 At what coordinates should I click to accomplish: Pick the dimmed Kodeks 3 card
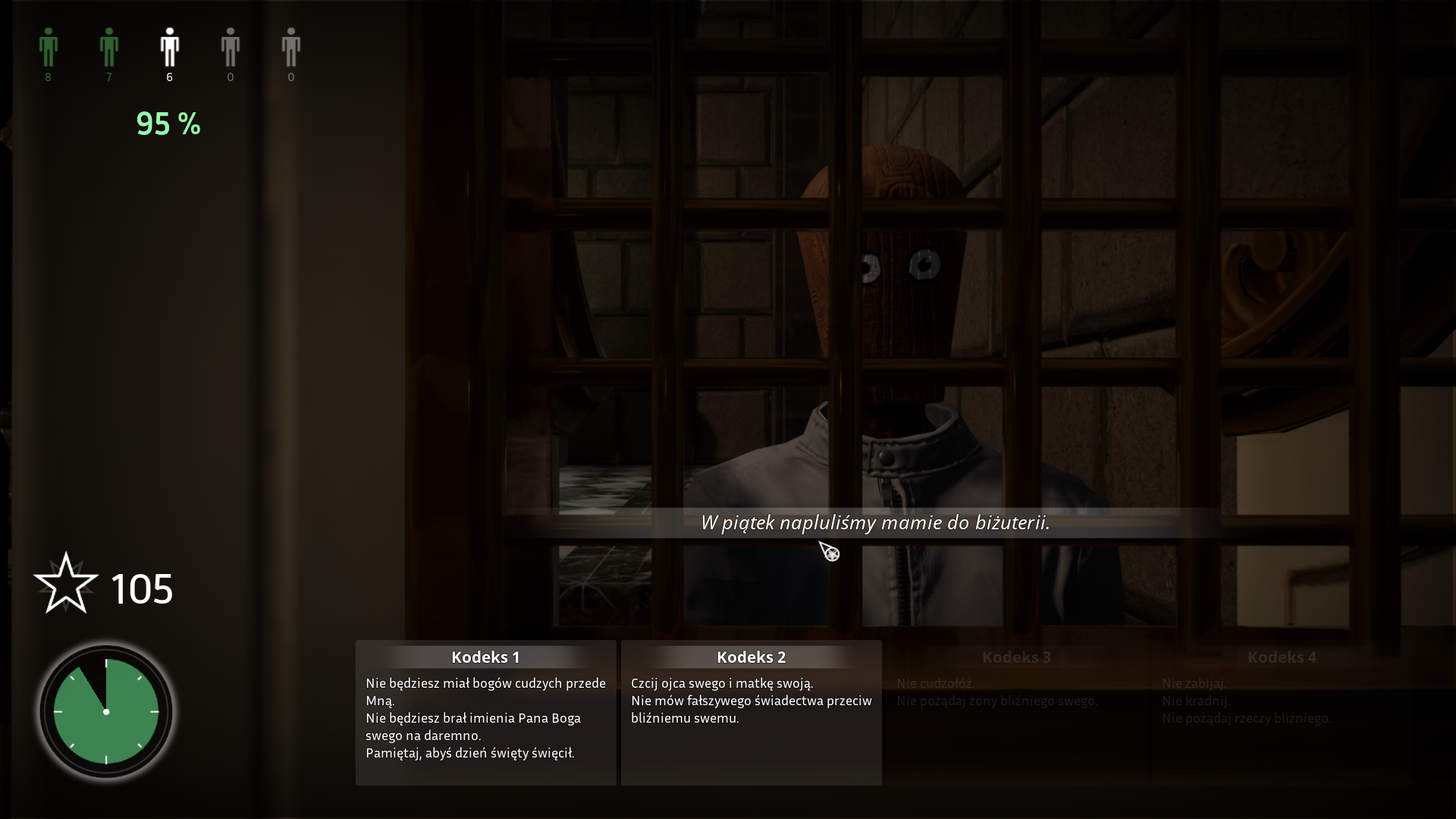[1016, 712]
